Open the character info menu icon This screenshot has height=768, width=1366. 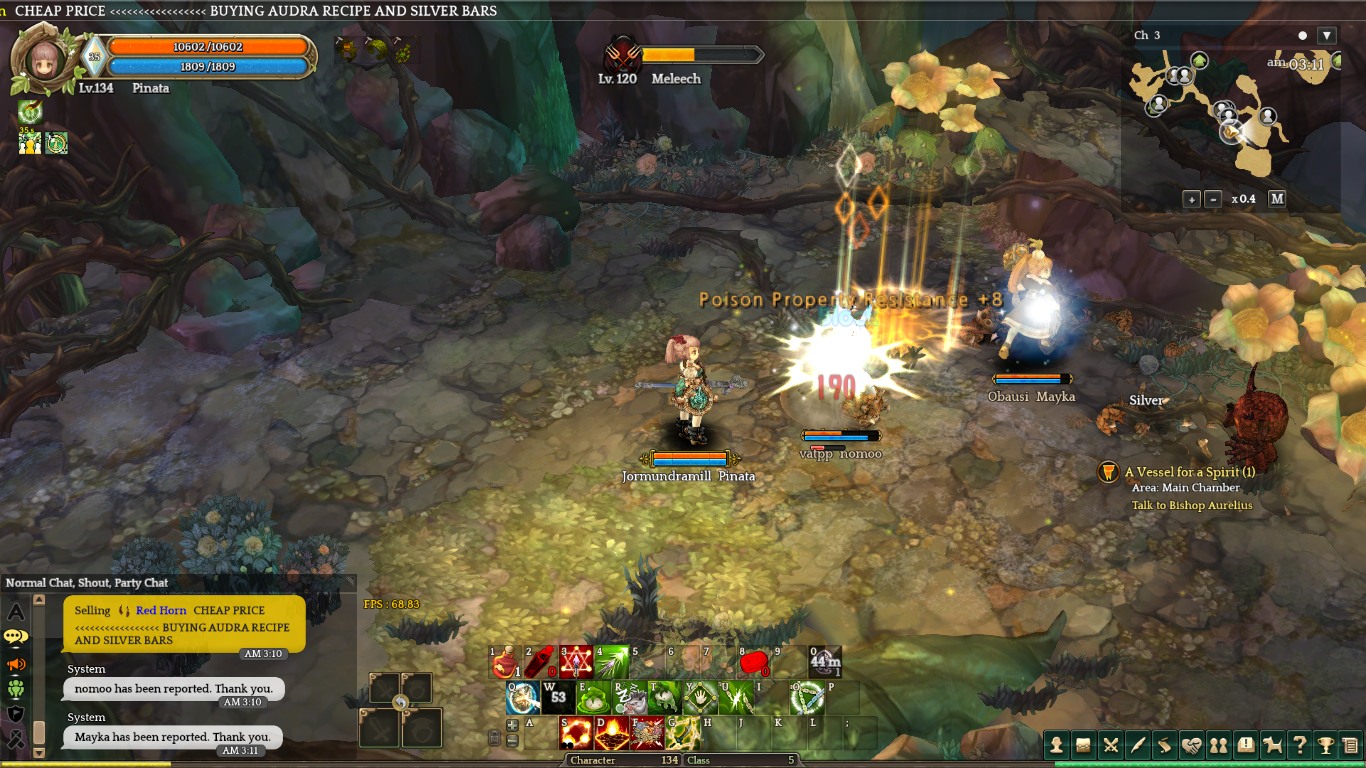[1056, 745]
